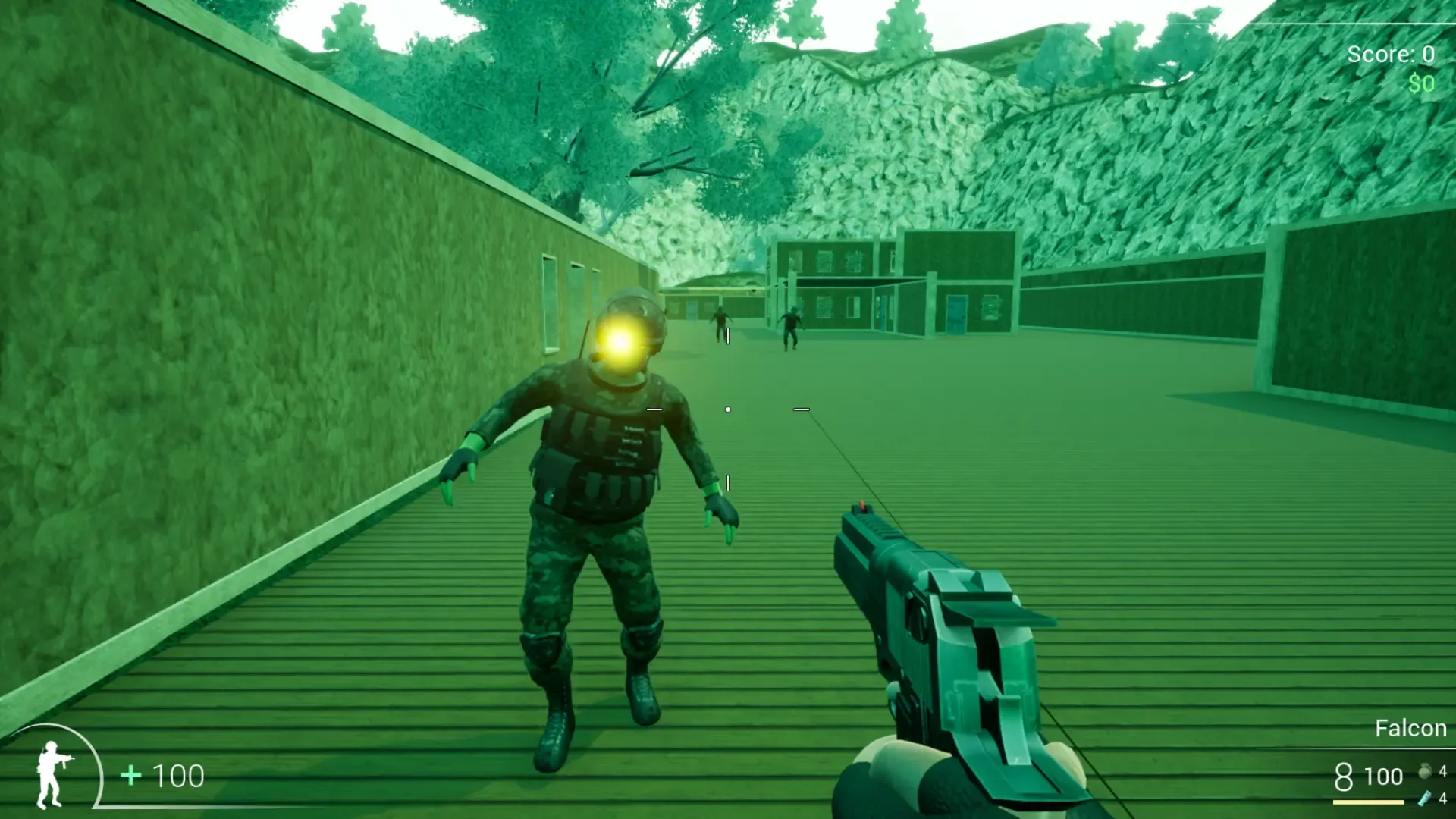Screen dimensions: 1456x819
Task: Click the $0 money counter
Action: (x=1422, y=83)
